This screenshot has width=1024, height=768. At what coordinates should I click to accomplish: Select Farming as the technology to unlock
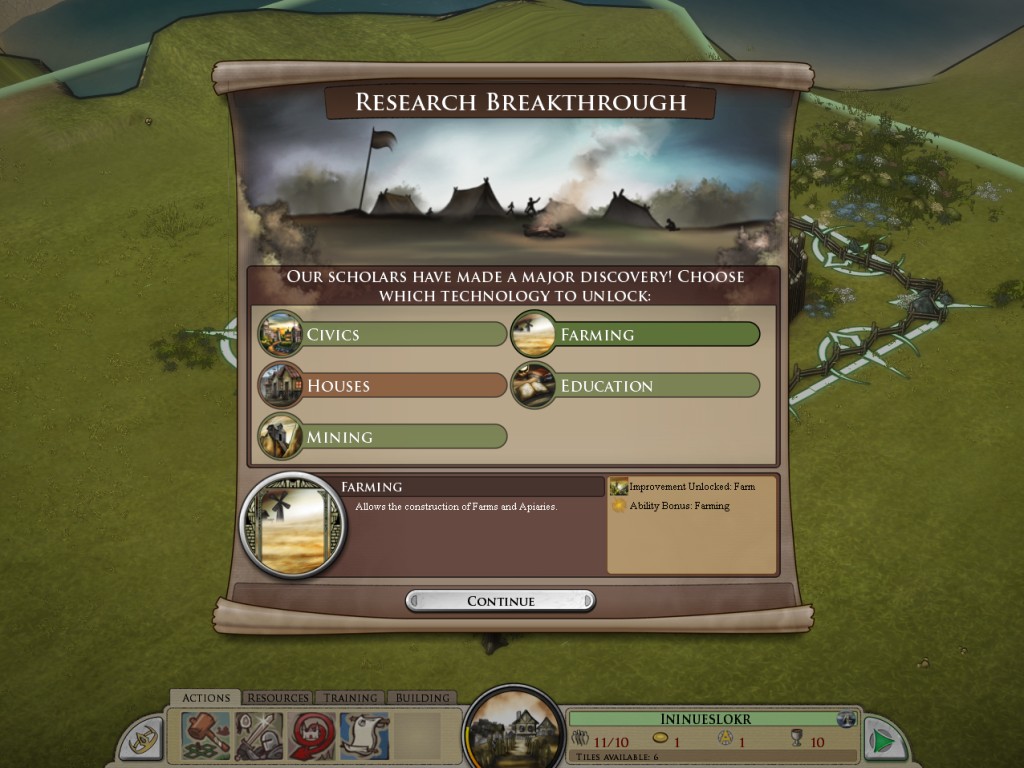point(636,334)
